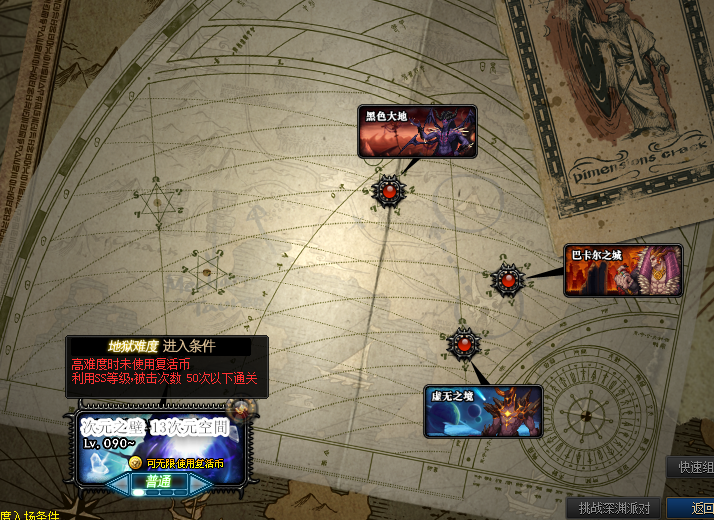Choose the 巴卡尔之城 dungeon thumbnail
This screenshot has width=714, height=520.
click(623, 271)
